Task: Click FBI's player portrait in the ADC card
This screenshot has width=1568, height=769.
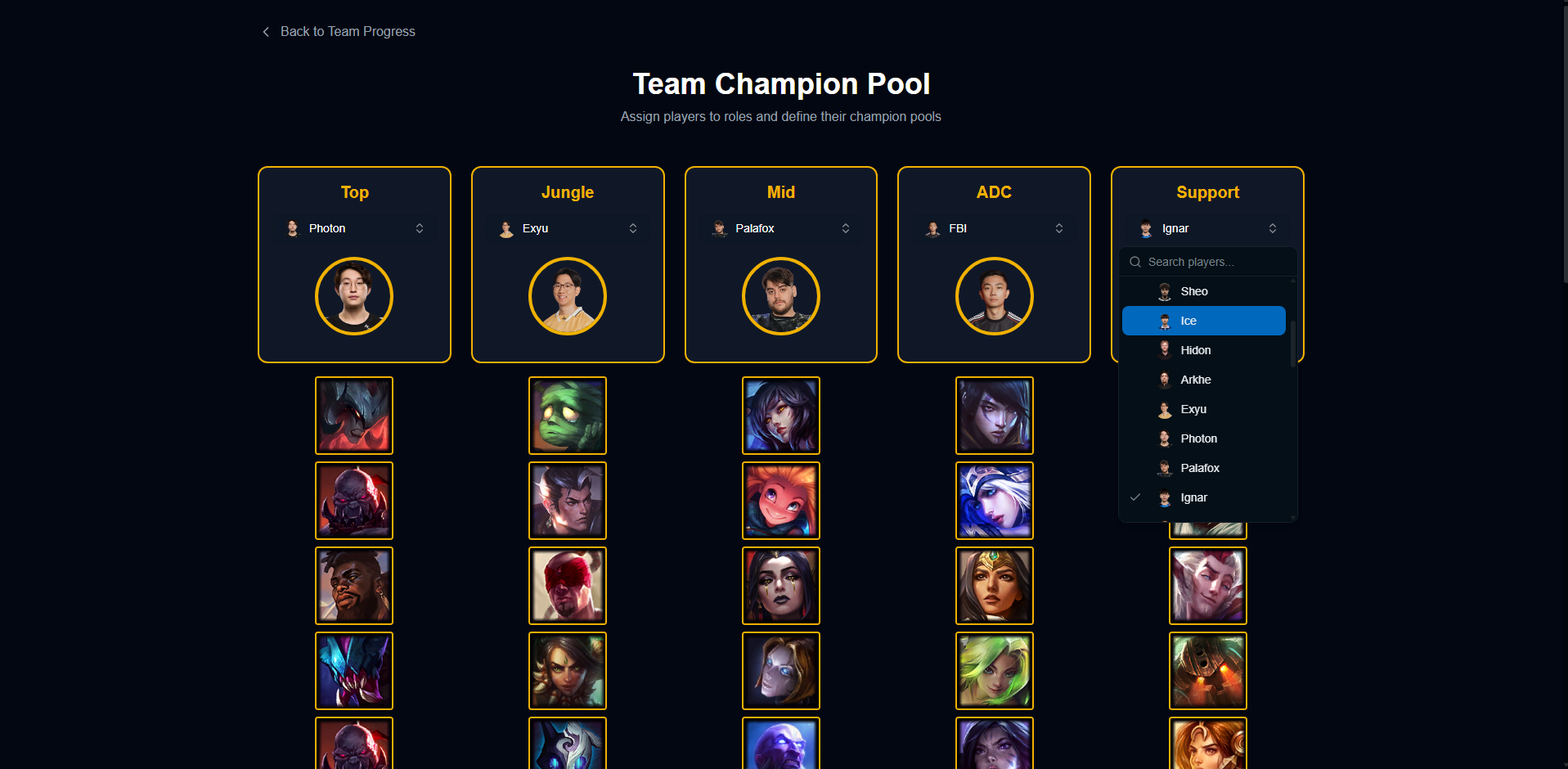Action: click(x=995, y=296)
